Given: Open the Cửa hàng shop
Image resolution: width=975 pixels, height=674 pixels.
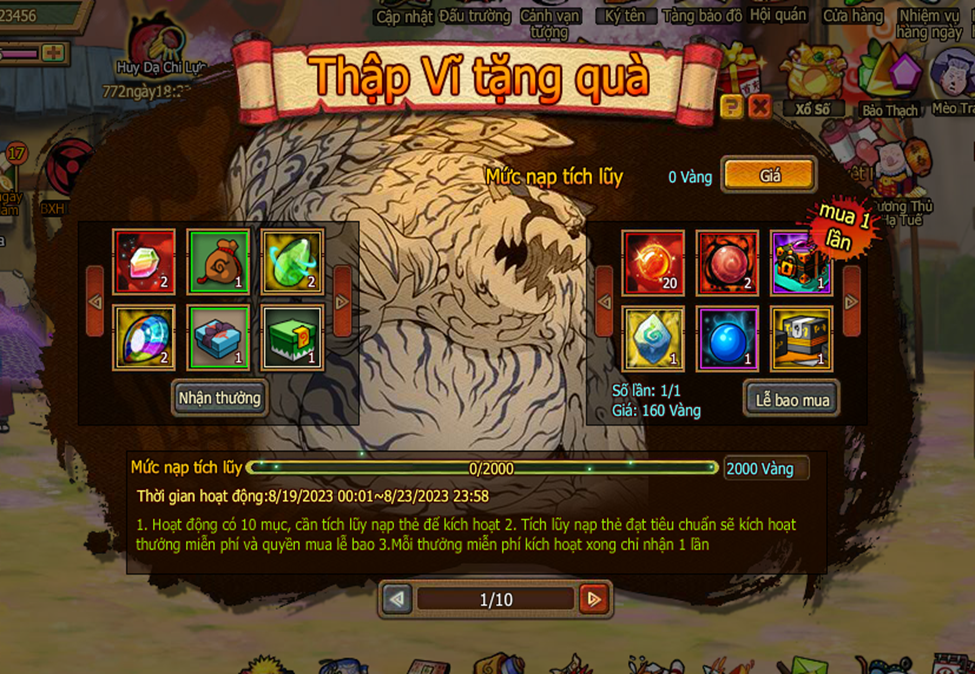Looking at the screenshot, I should 853,16.
